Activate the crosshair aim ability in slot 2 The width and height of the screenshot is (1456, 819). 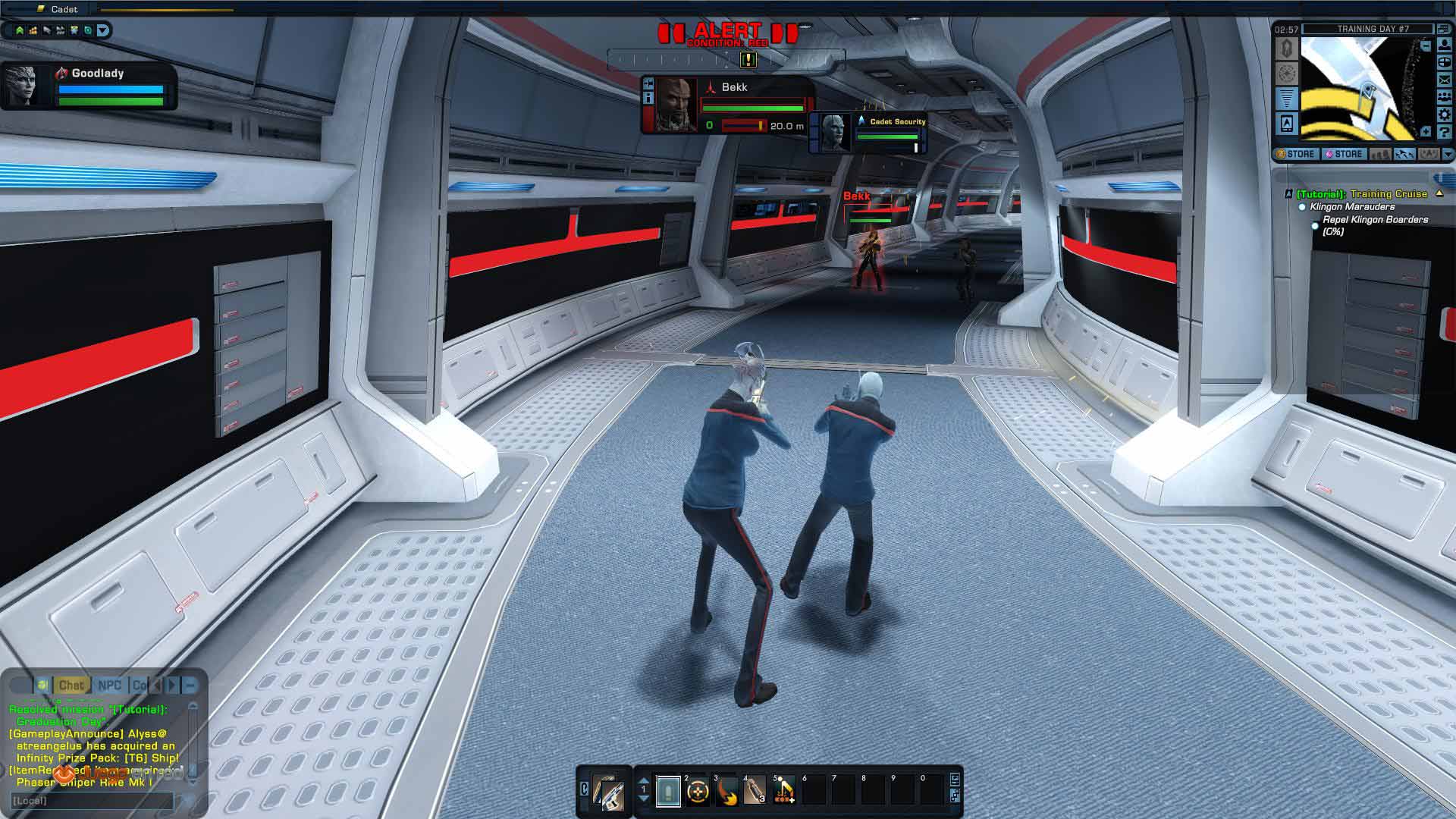[x=698, y=792]
